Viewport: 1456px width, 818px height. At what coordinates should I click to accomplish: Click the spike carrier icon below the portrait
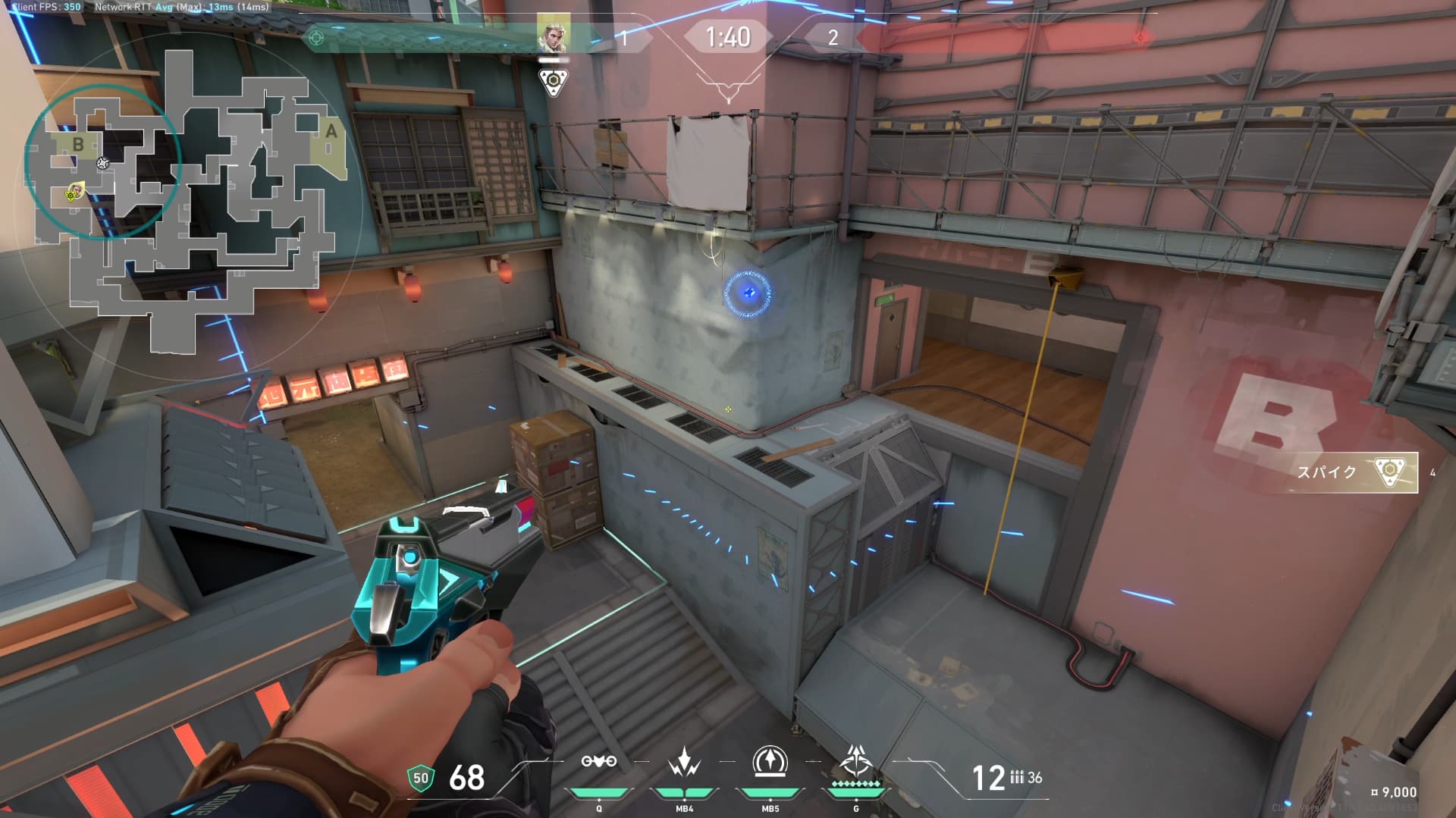[554, 82]
